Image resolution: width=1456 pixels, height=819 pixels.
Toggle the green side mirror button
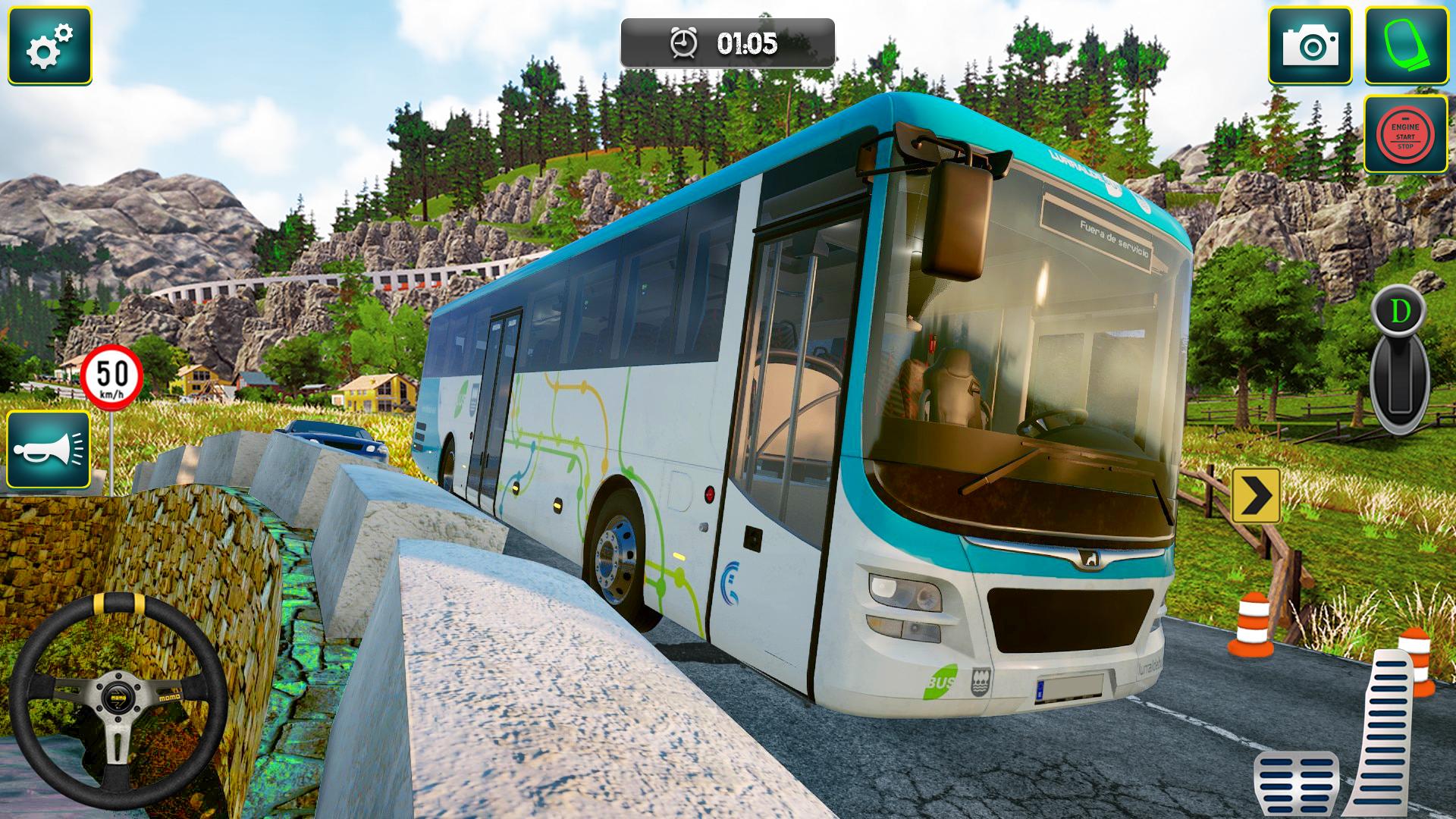(x=1405, y=45)
